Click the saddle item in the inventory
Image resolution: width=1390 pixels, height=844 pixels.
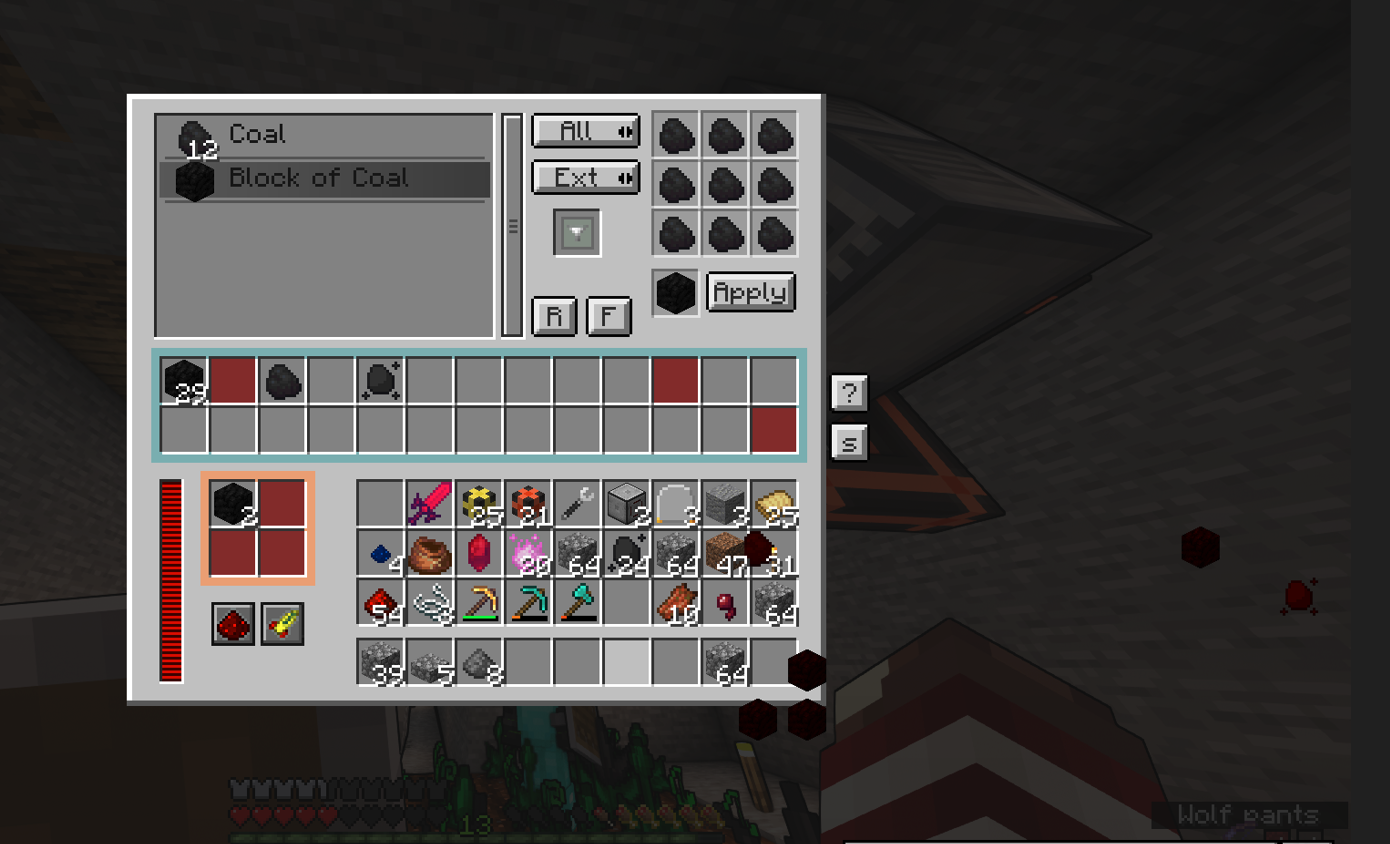[x=429, y=552]
